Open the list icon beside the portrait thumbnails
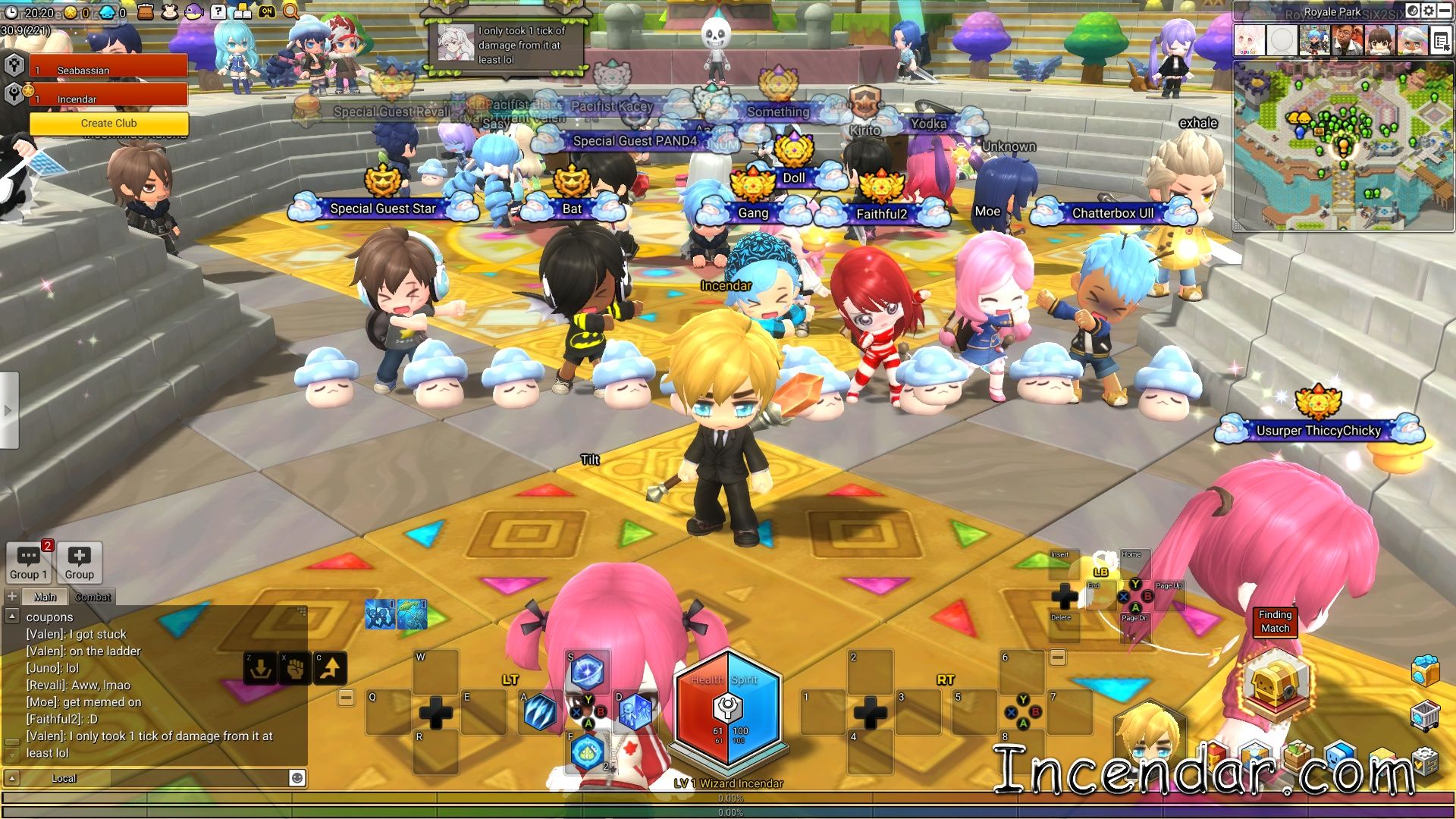Screen dimensions: 1456x819 coord(1442,42)
